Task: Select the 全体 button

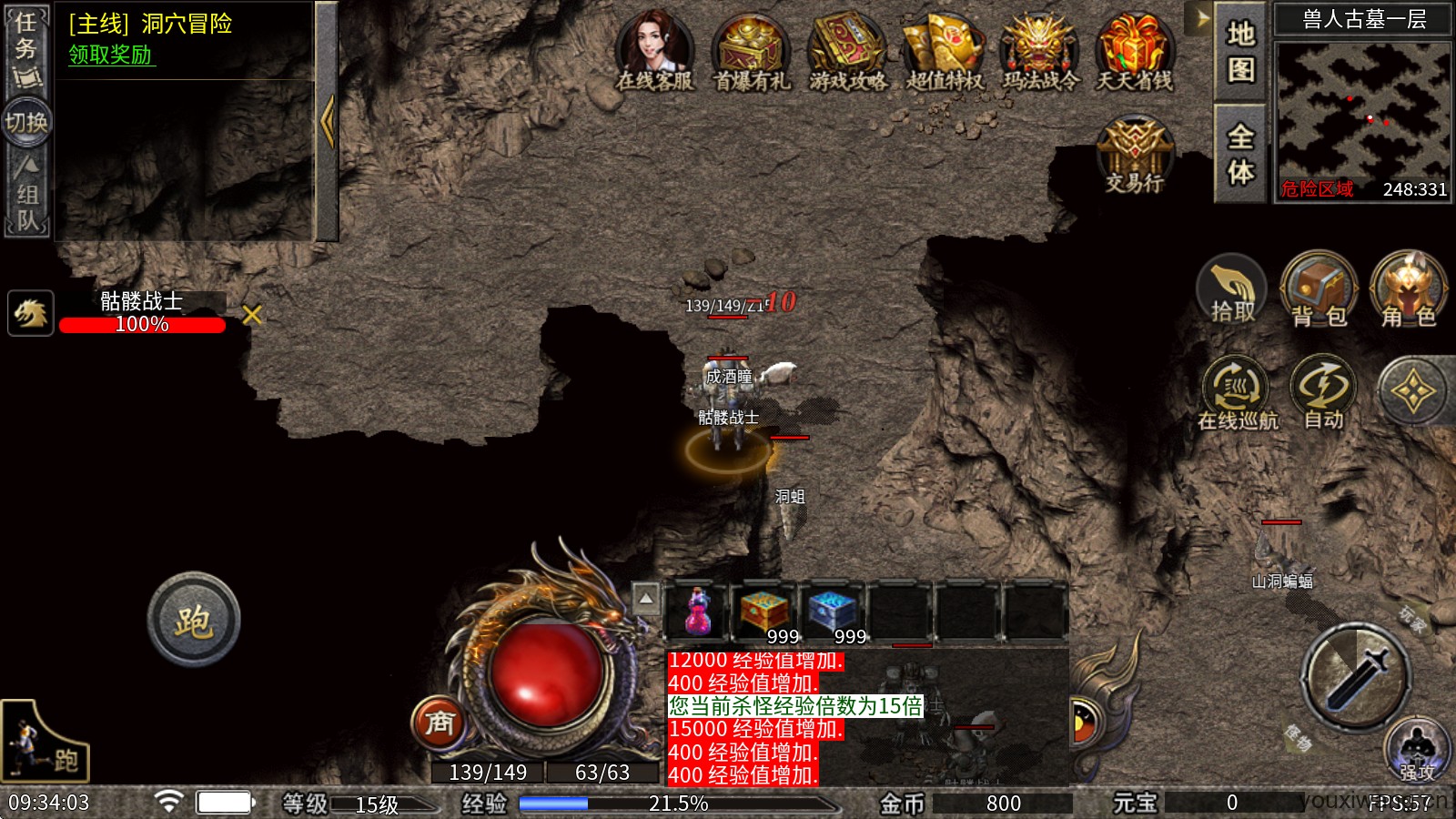Action: (x=1240, y=153)
